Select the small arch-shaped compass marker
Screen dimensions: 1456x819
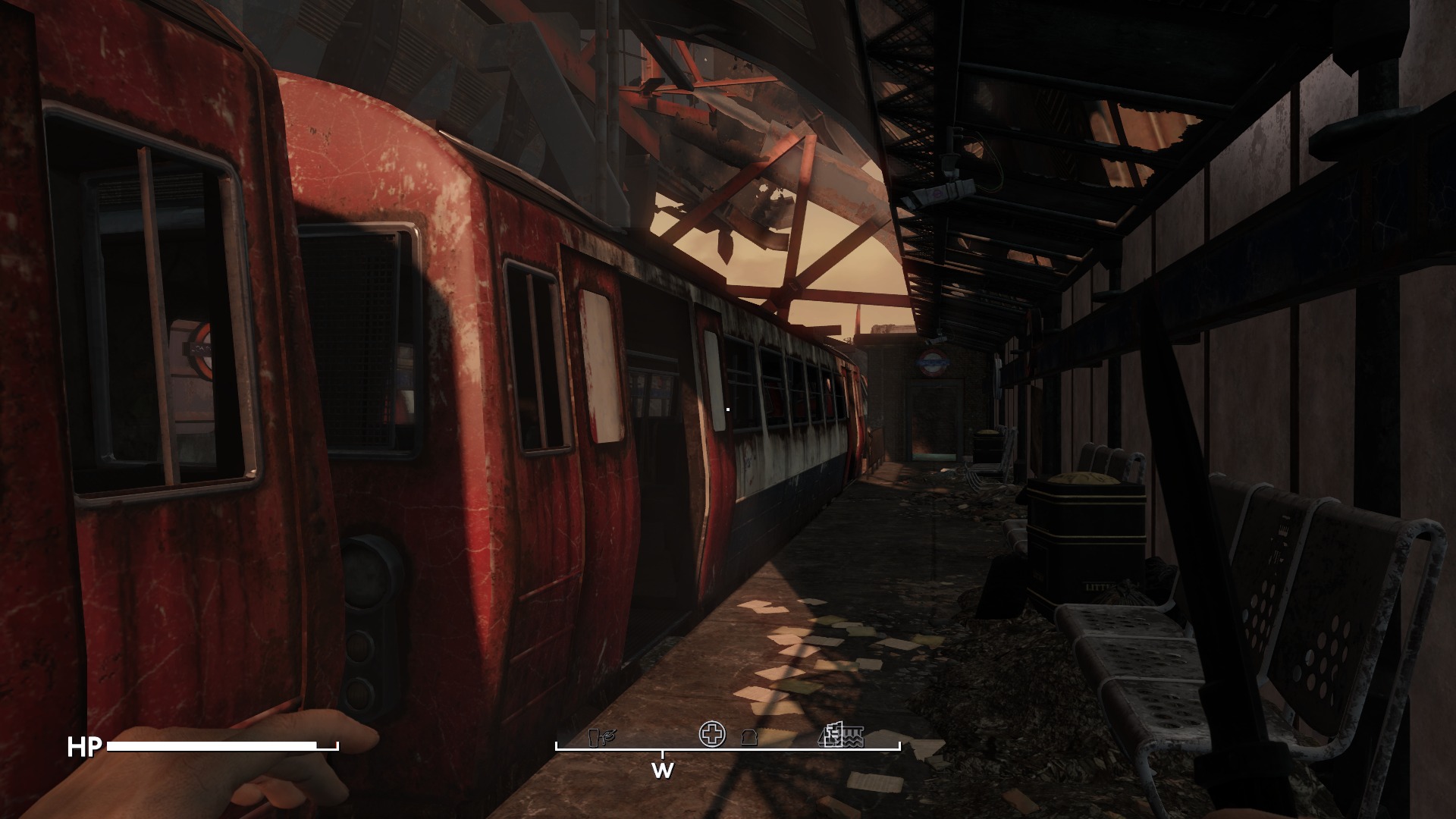(x=749, y=739)
